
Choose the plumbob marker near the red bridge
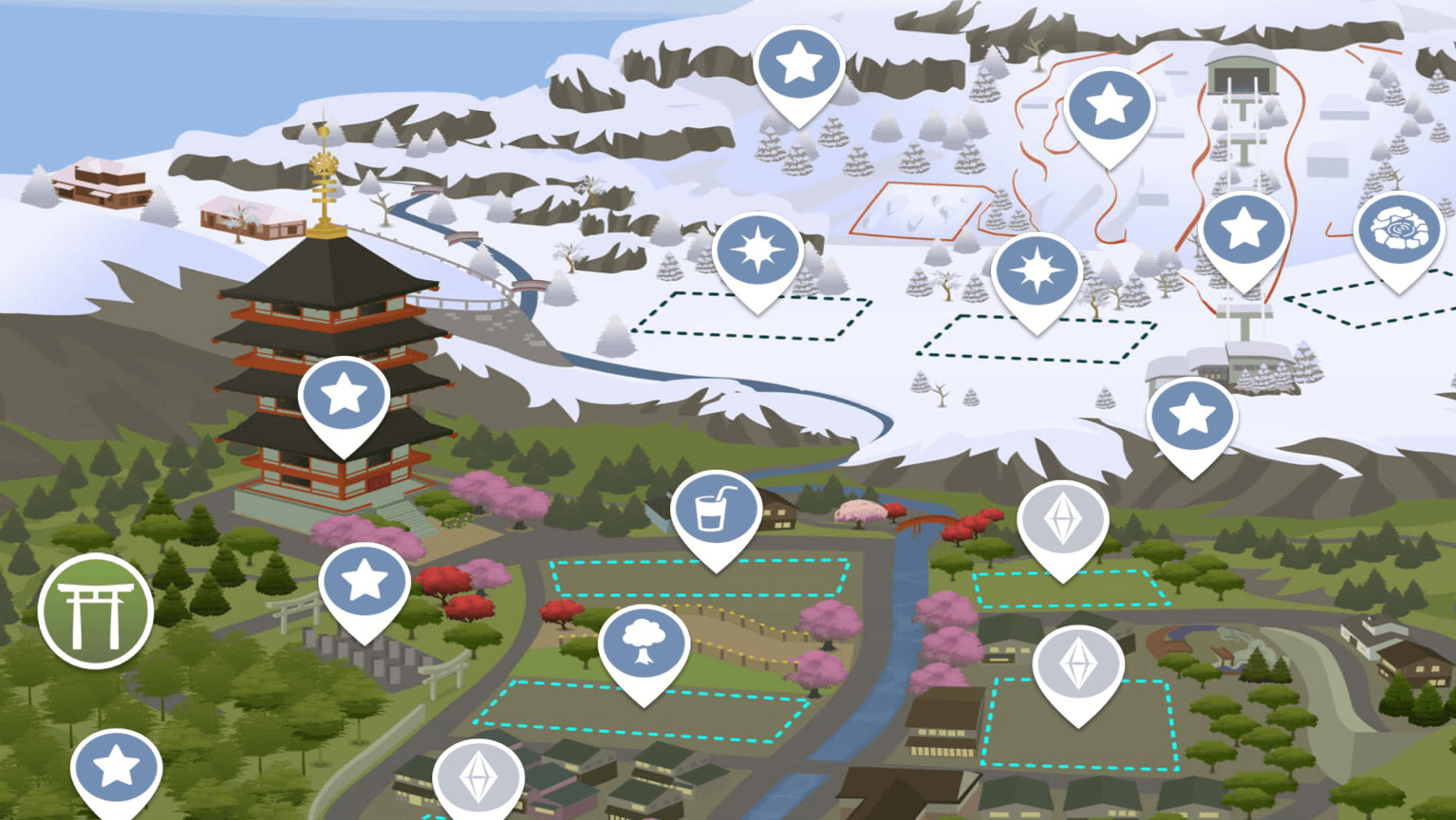1062,522
